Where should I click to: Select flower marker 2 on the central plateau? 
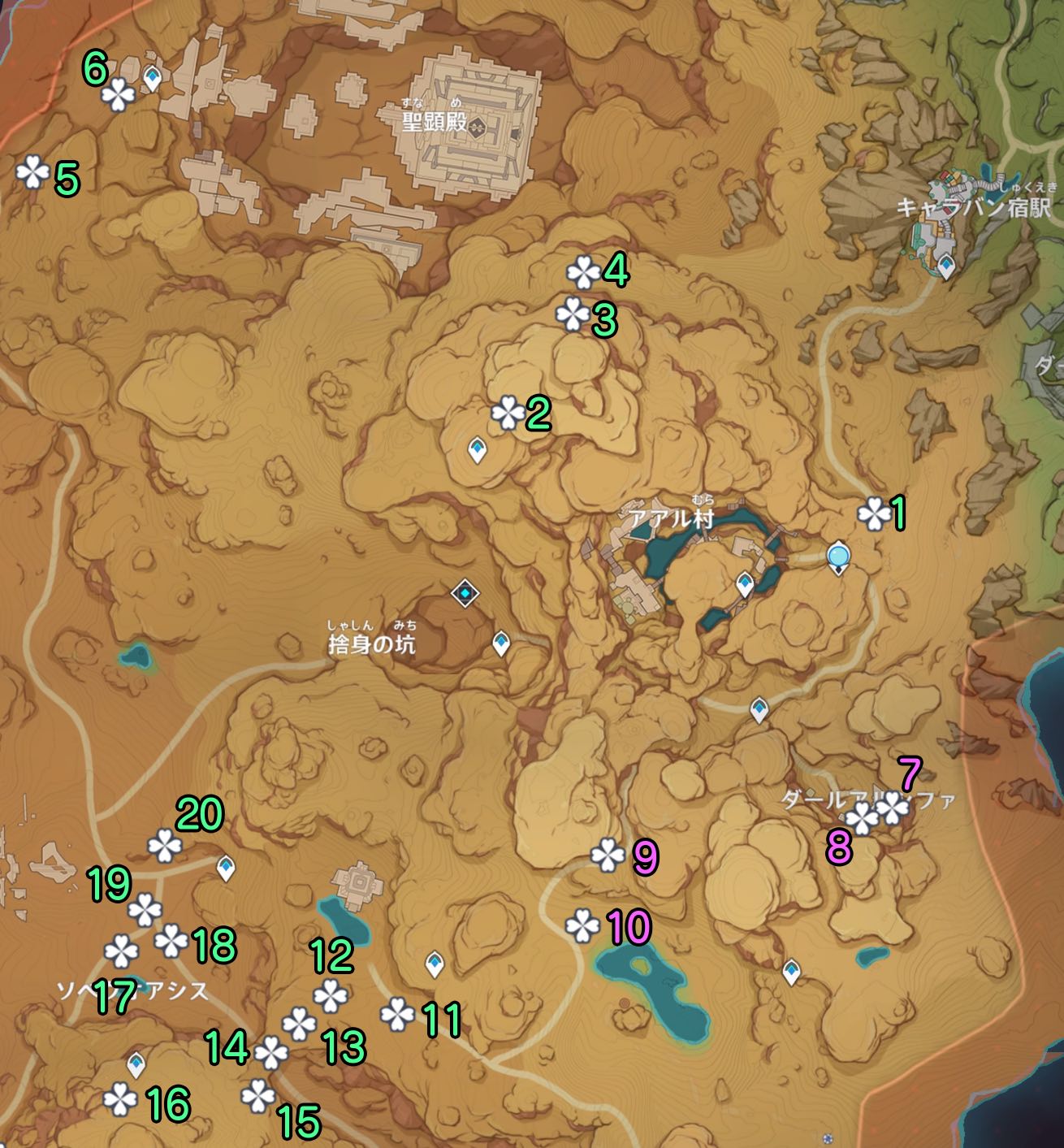coord(506,413)
